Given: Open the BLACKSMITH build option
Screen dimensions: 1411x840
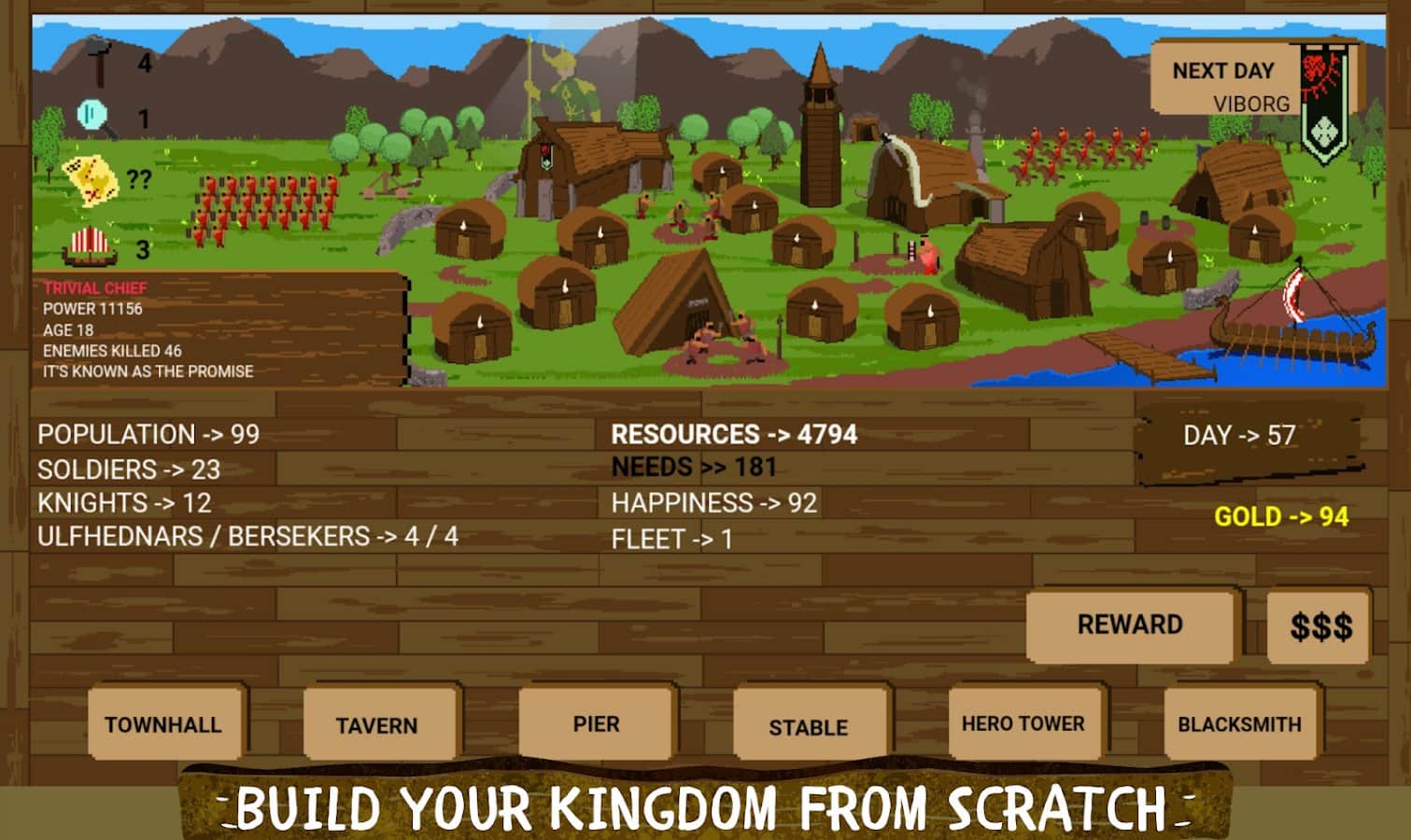Looking at the screenshot, I should (x=1239, y=721).
